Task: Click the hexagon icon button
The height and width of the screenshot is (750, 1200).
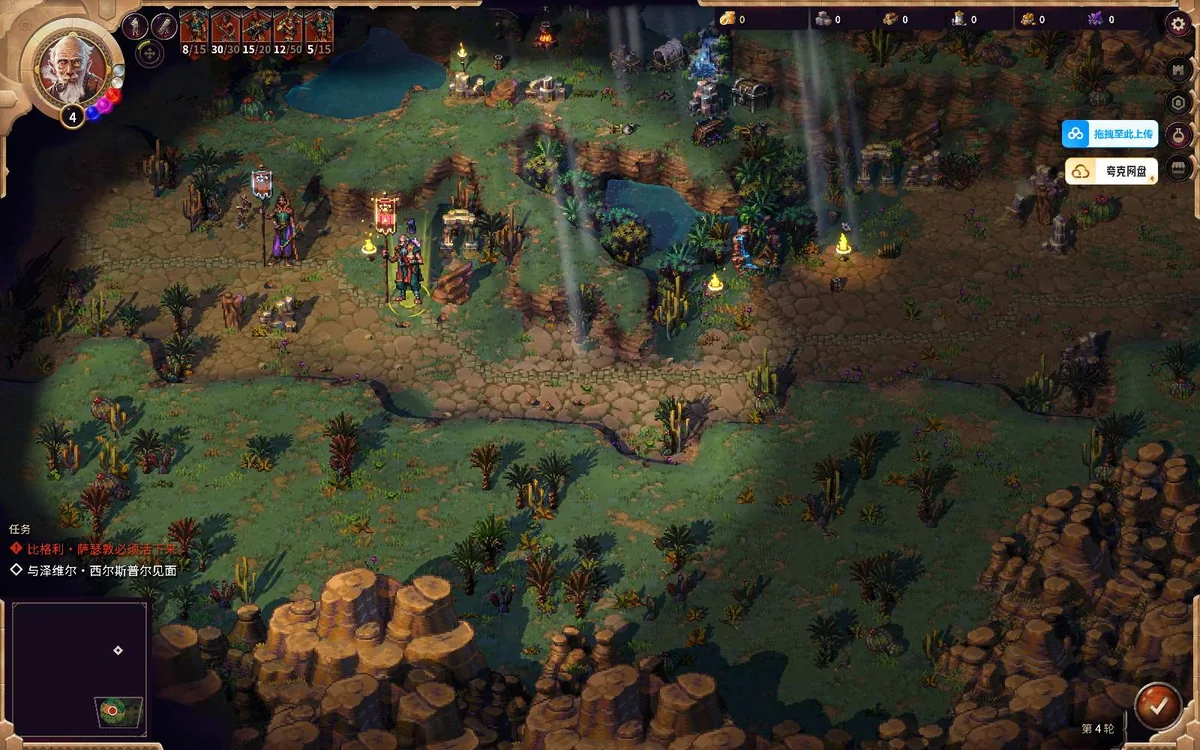Action: pyautogui.click(x=1178, y=102)
